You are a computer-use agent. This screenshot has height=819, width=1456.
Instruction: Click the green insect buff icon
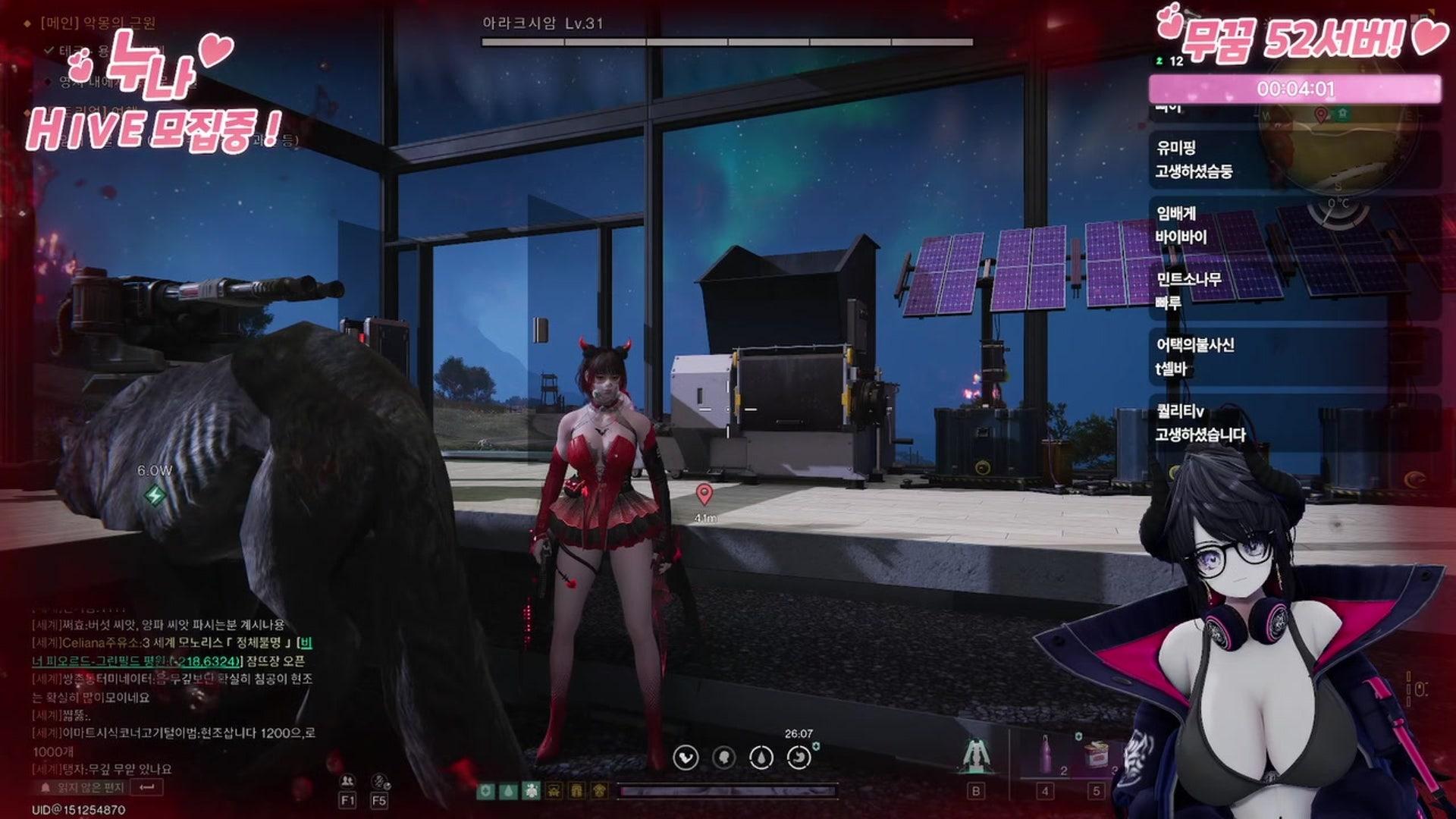pyautogui.click(x=532, y=791)
